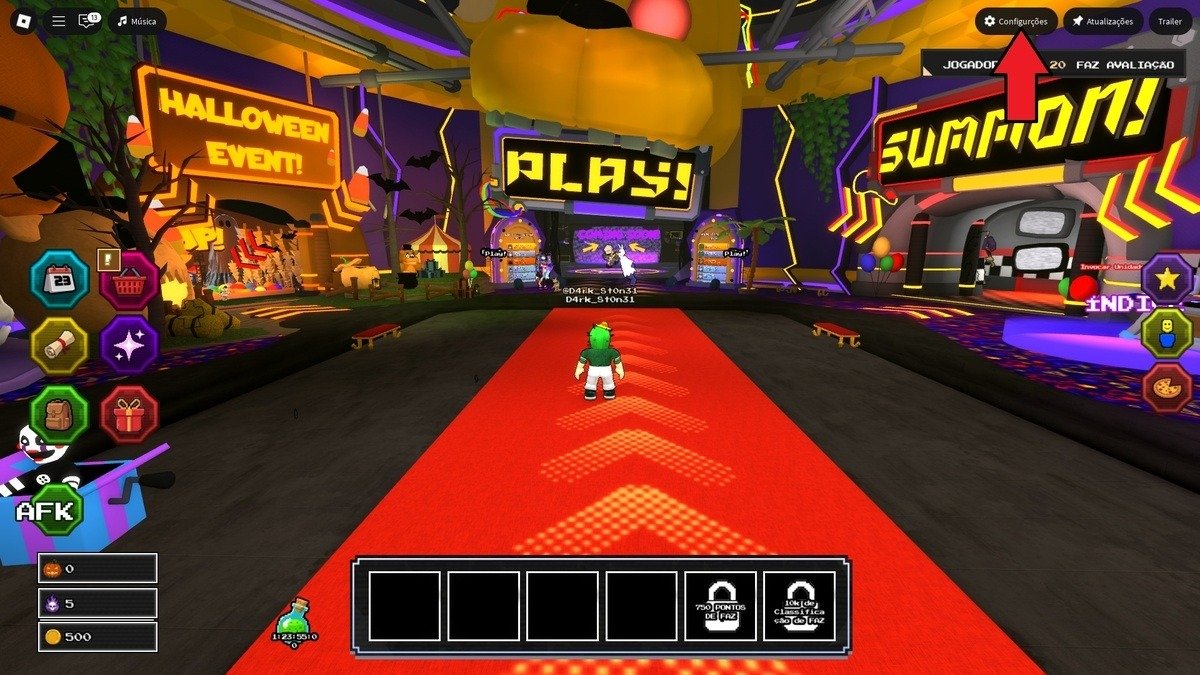This screenshot has width=1200, height=675.
Task: Toggle the Música button
Action: (138, 21)
